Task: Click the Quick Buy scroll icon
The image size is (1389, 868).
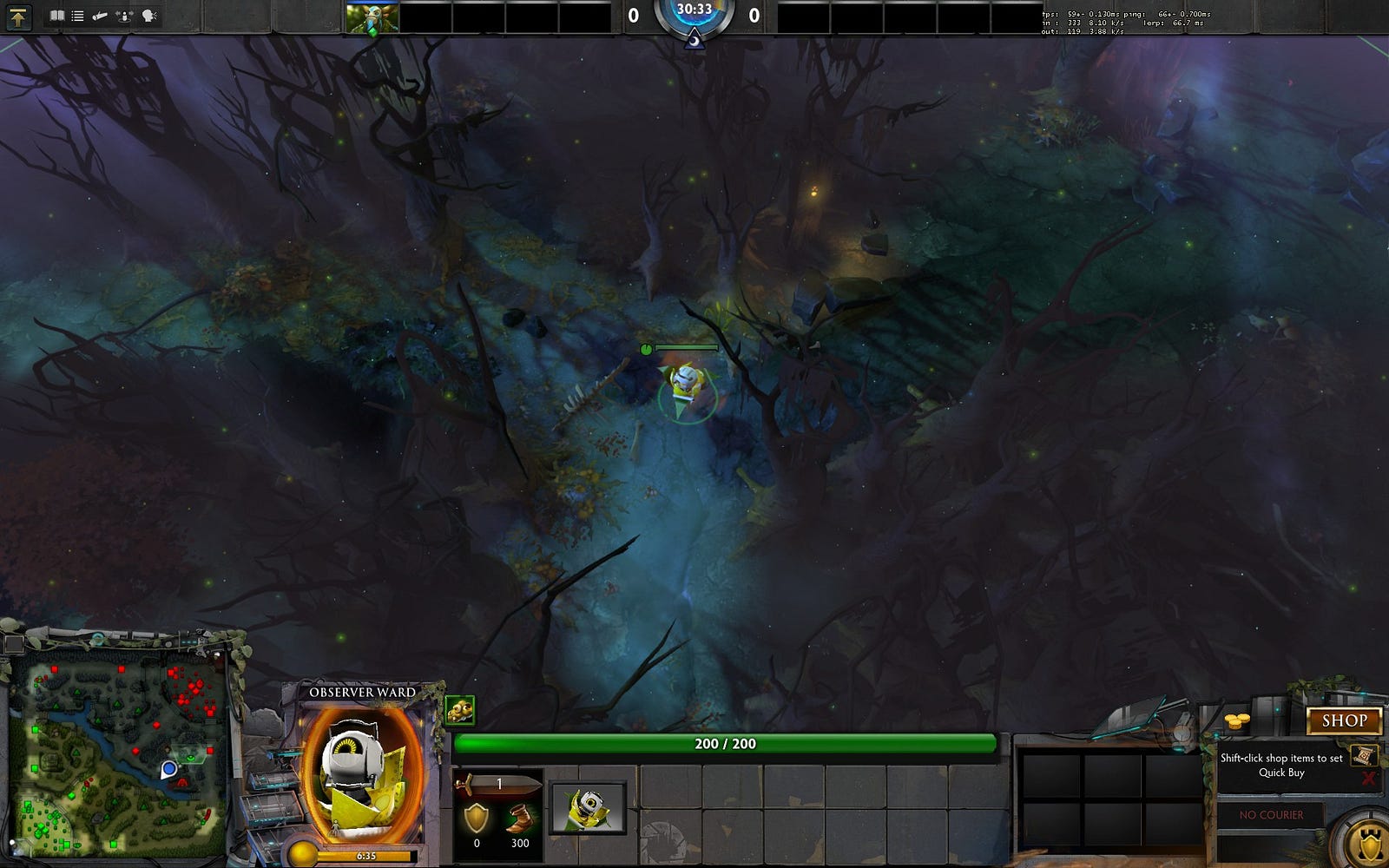Action: [x=1362, y=755]
